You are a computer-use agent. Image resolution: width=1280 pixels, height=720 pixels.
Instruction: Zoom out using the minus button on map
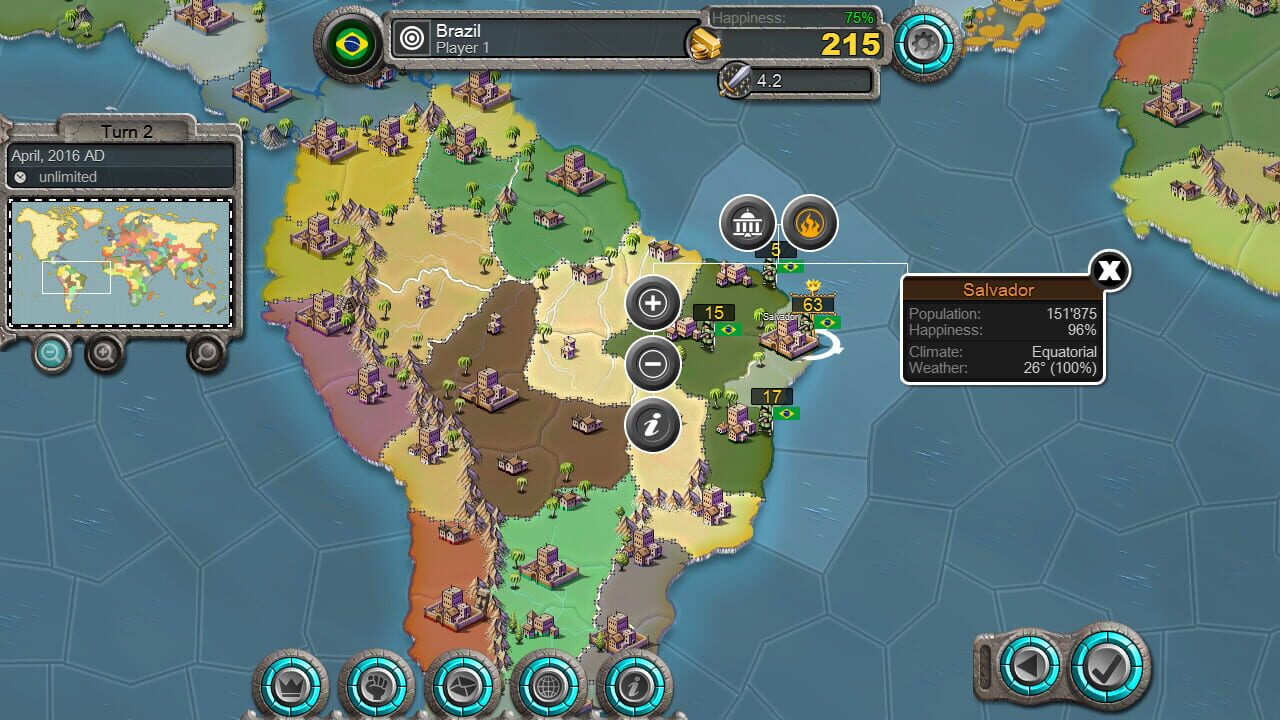click(653, 363)
